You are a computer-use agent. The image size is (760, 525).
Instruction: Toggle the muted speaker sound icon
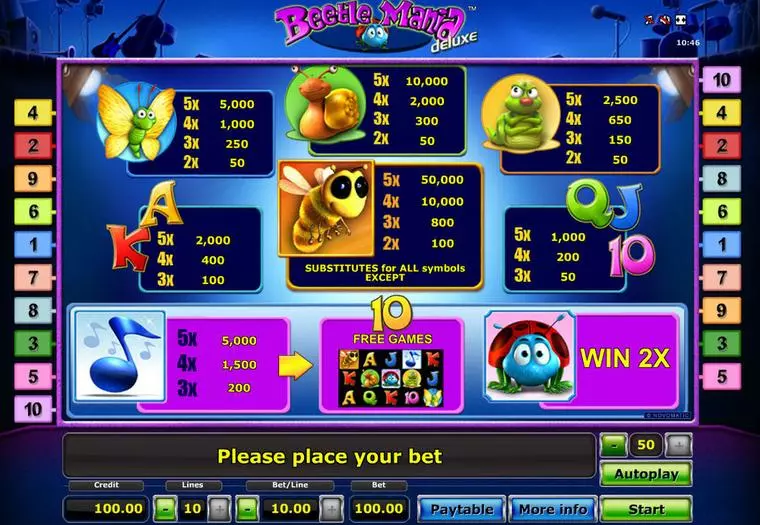tap(665, 19)
